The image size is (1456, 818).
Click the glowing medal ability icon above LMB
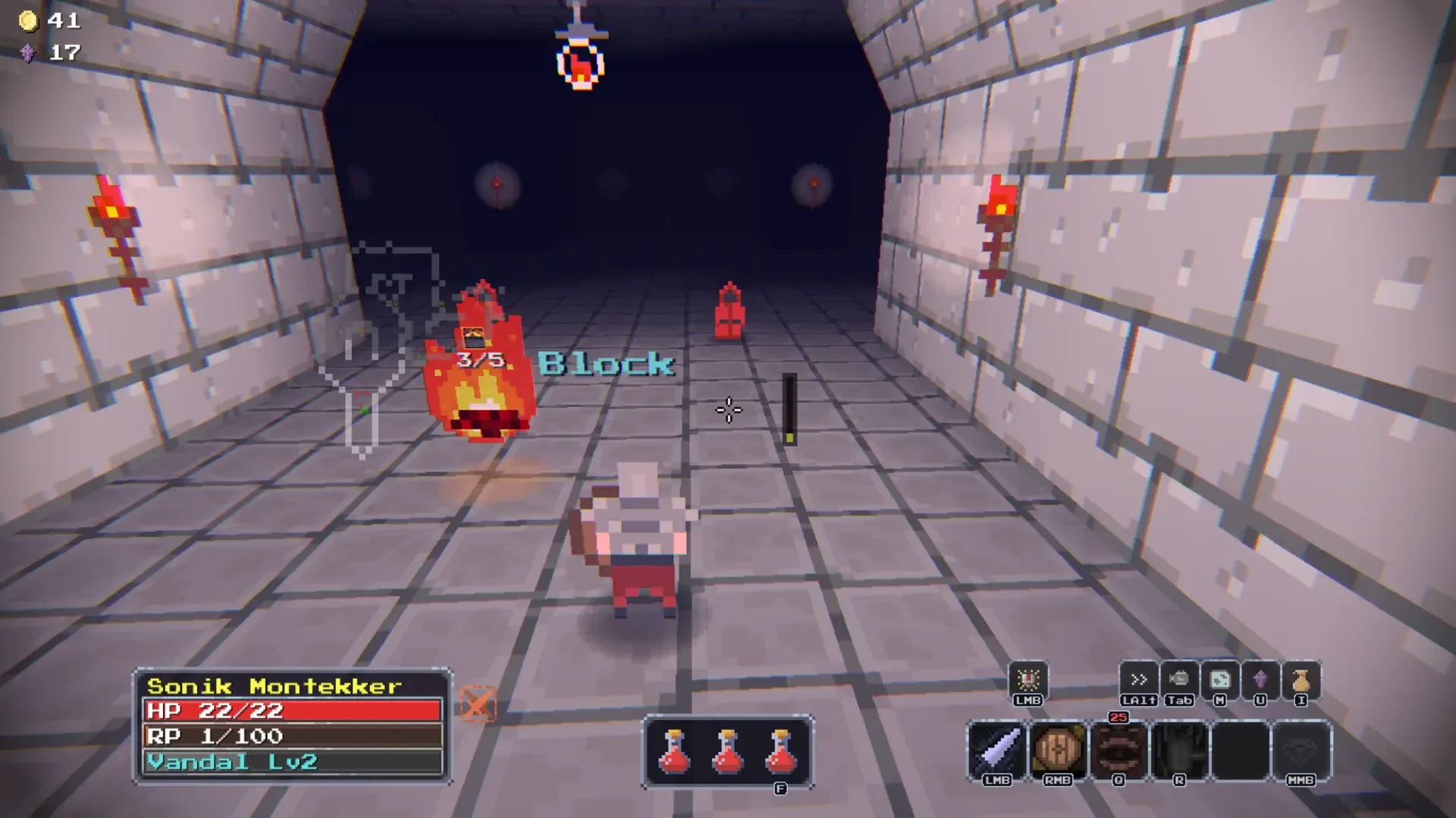[1030, 679]
